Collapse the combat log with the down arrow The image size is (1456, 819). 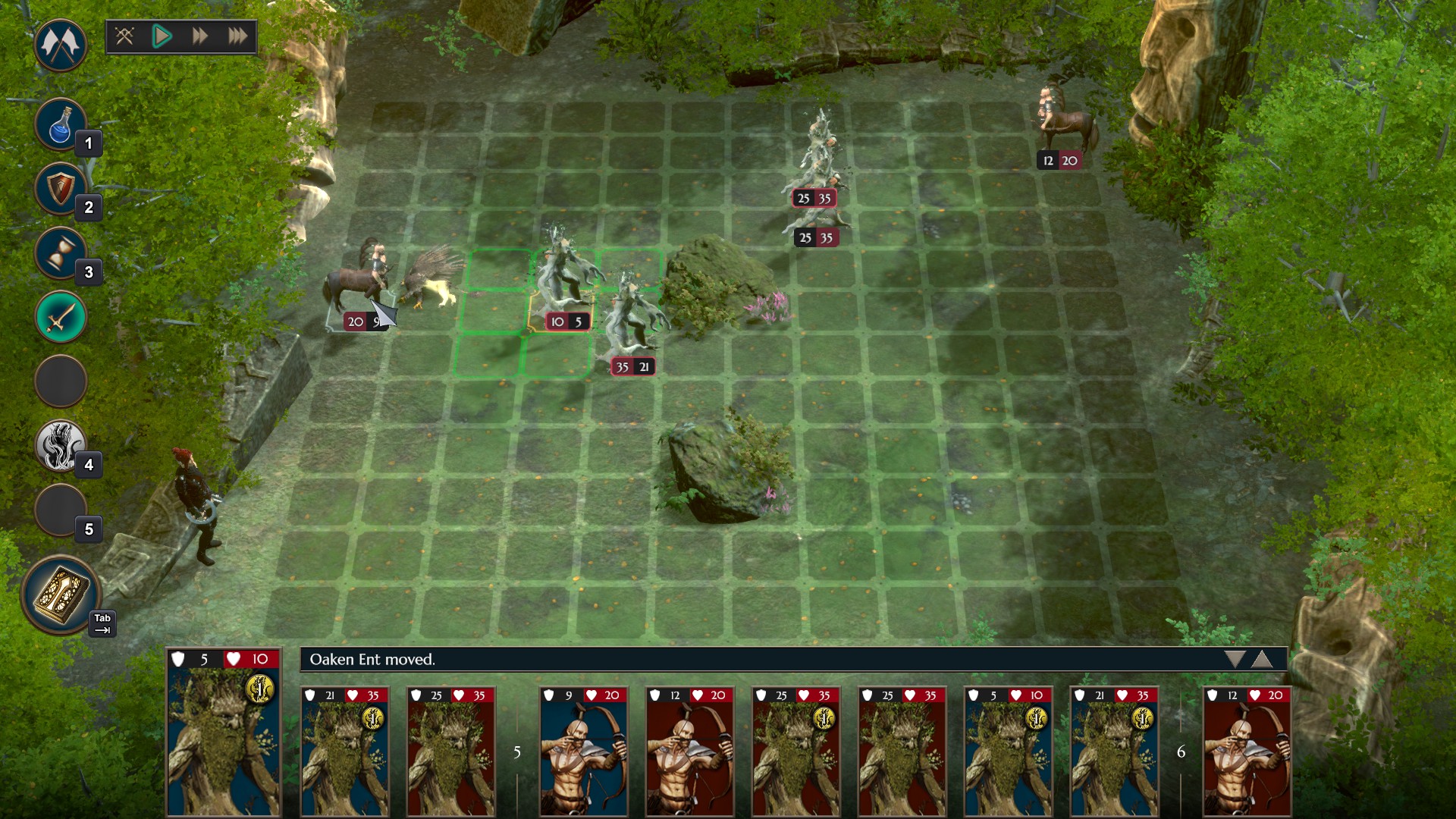(1235, 659)
